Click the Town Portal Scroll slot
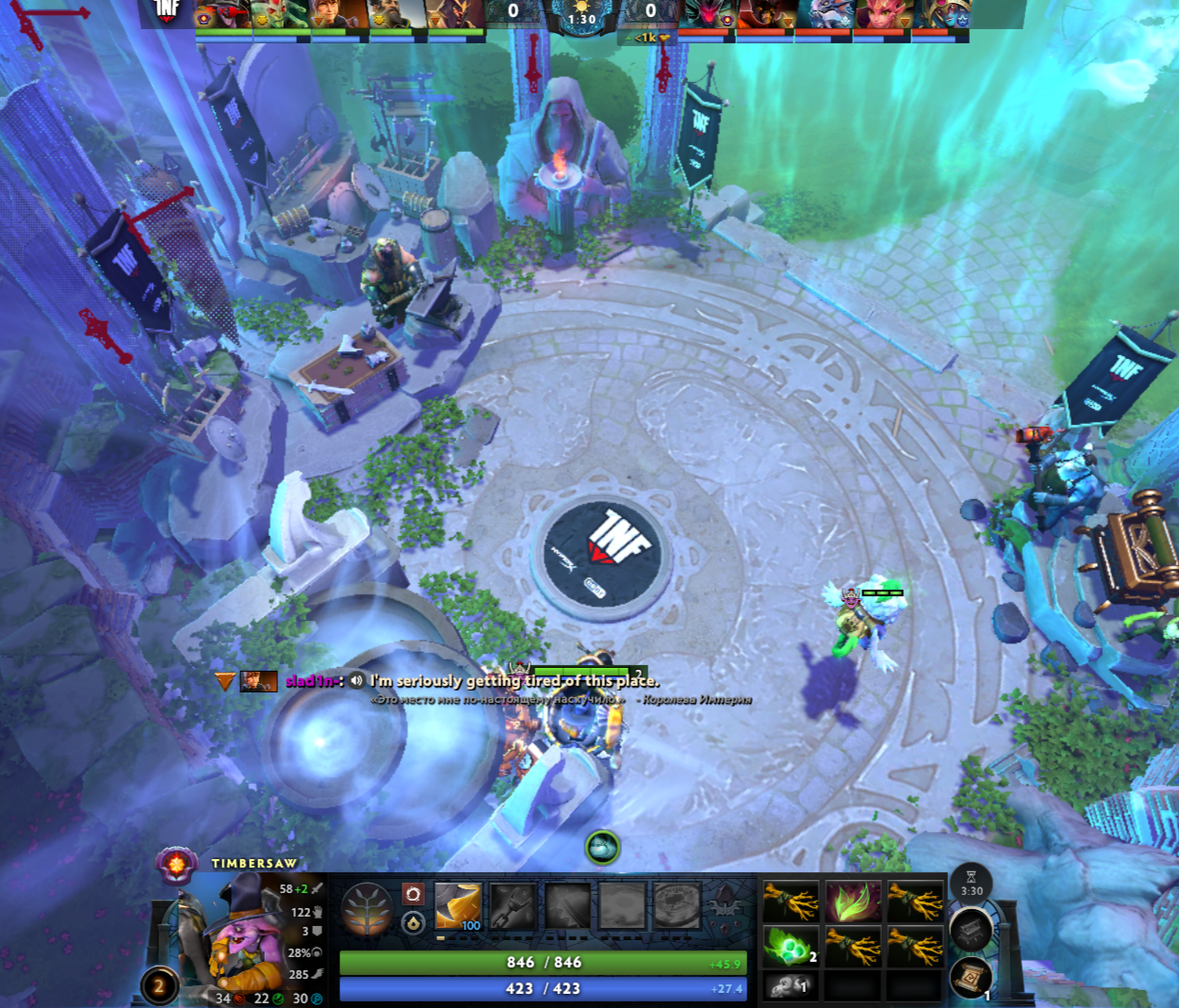The height and width of the screenshot is (1008, 1179). click(971, 978)
